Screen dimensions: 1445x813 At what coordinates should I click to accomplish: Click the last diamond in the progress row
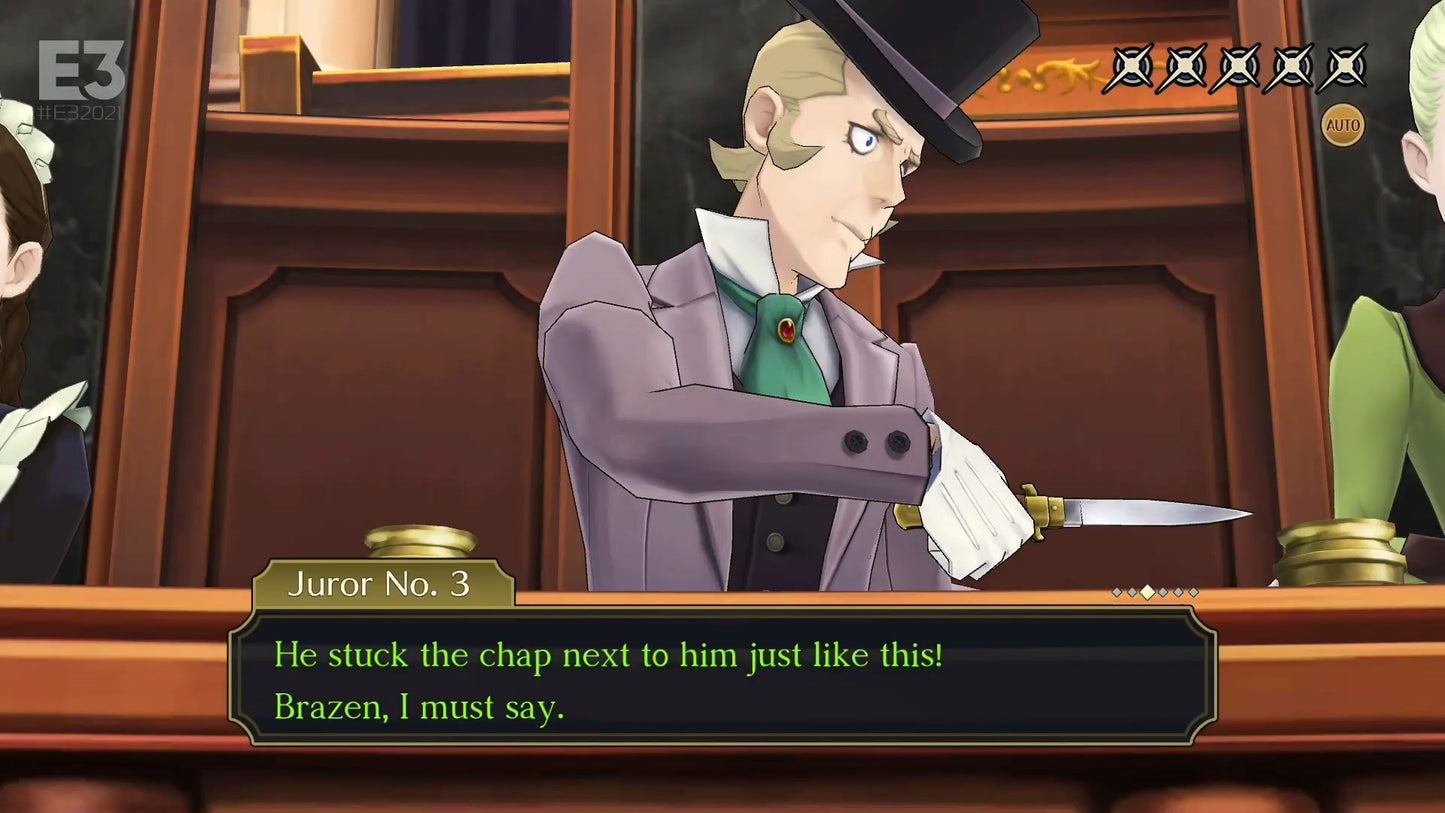click(x=1193, y=592)
